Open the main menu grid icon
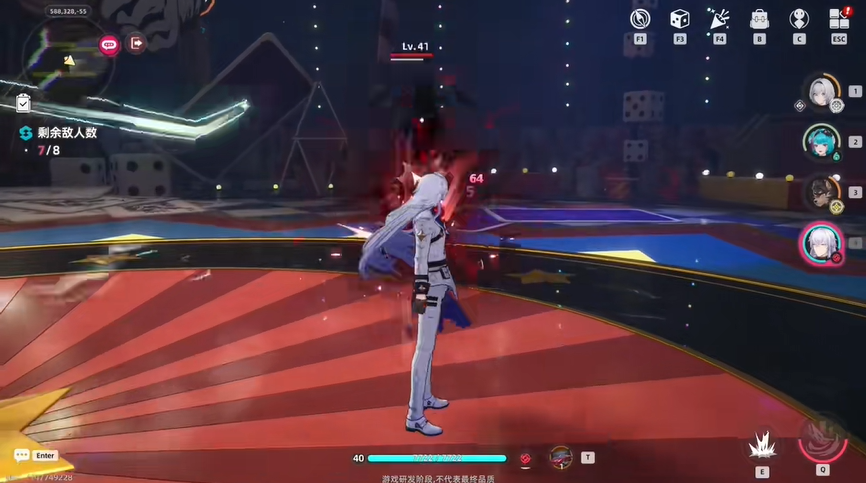The width and height of the screenshot is (866, 483). tap(839, 19)
